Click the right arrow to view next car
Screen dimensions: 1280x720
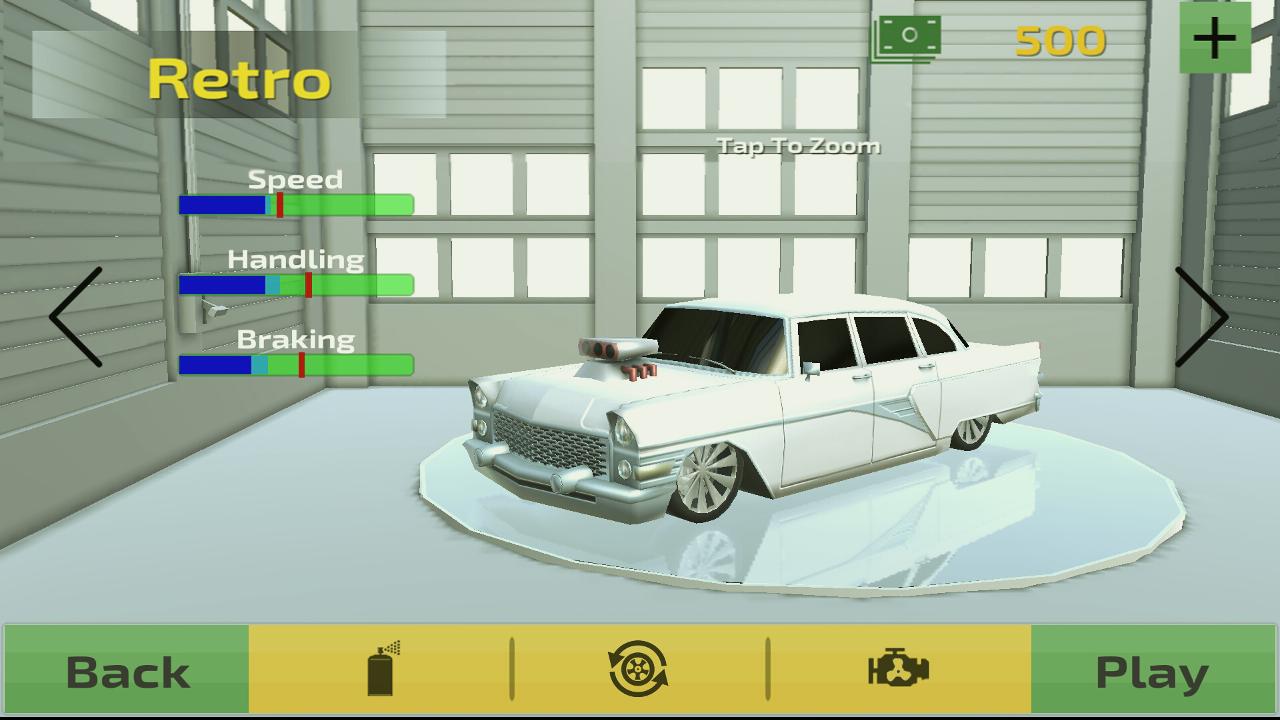click(1203, 318)
